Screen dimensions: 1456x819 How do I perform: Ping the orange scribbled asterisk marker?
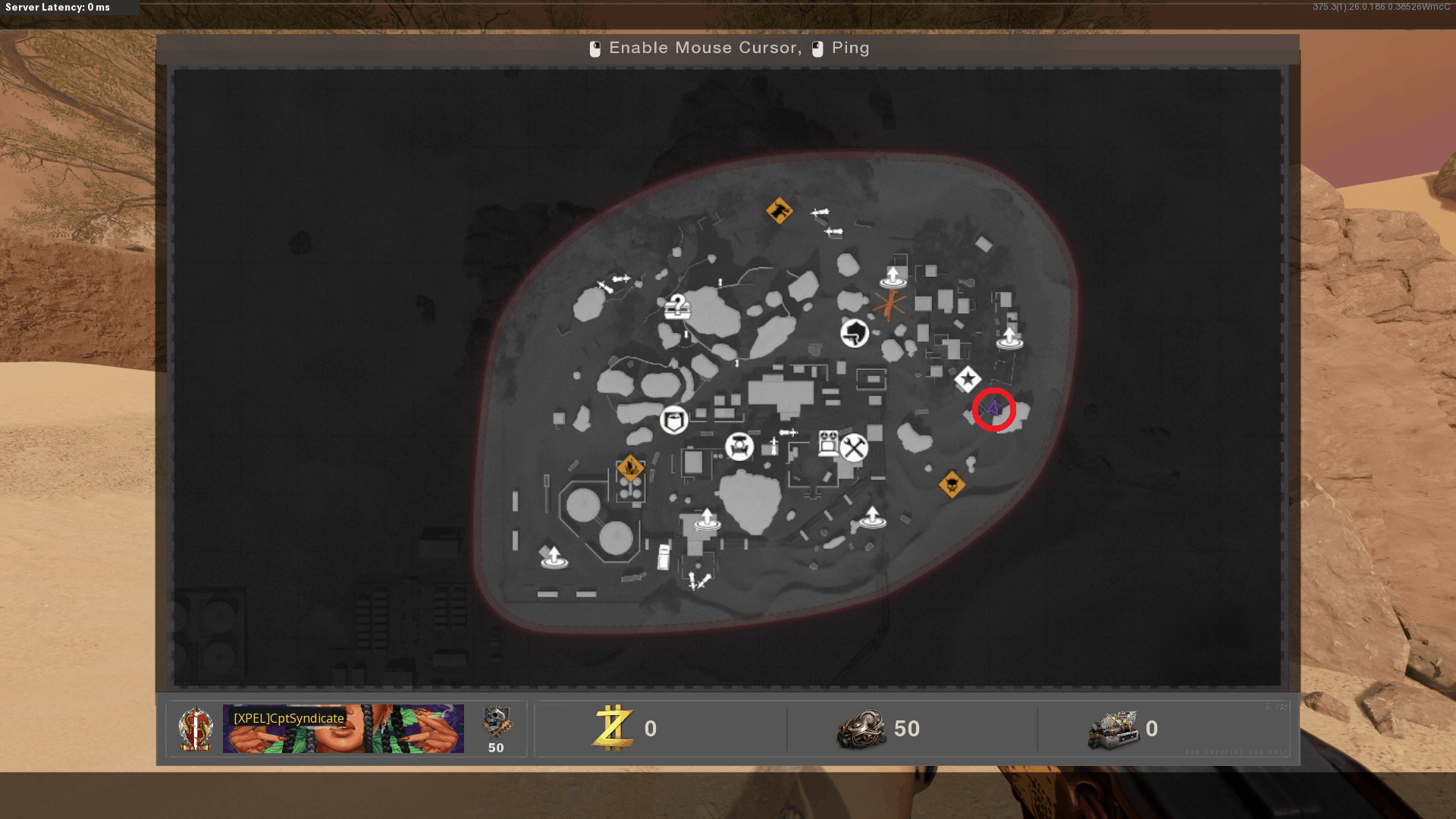[x=889, y=305]
